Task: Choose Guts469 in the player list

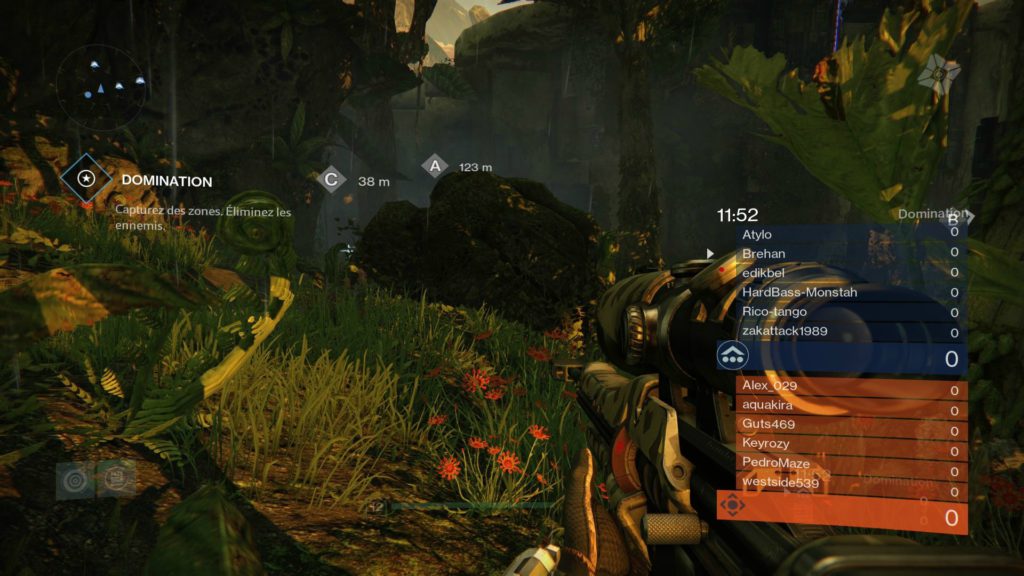Action: point(852,424)
